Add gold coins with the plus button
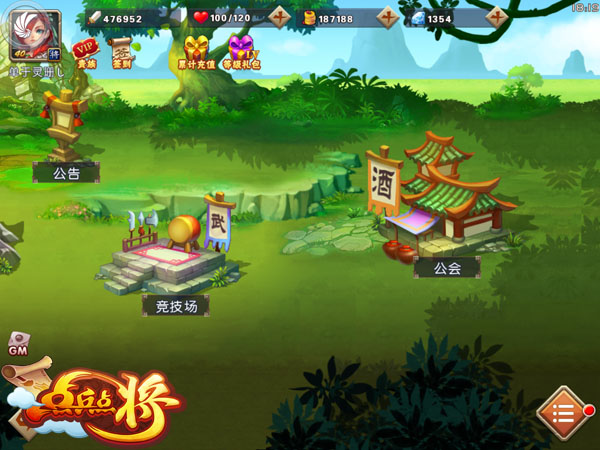Image resolution: width=600 pixels, height=450 pixels. [x=388, y=18]
